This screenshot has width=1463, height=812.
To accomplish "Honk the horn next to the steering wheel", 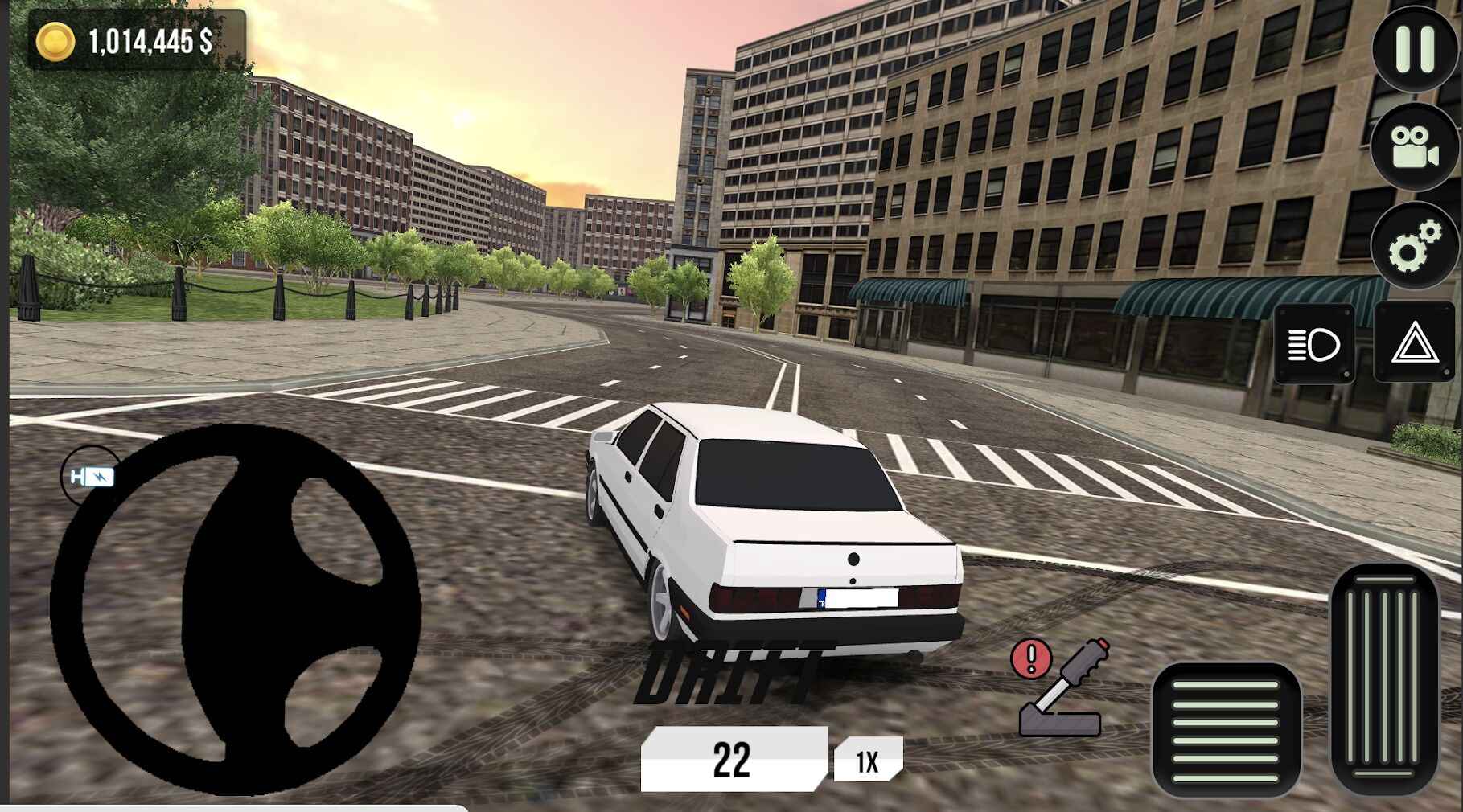I will (91, 476).
